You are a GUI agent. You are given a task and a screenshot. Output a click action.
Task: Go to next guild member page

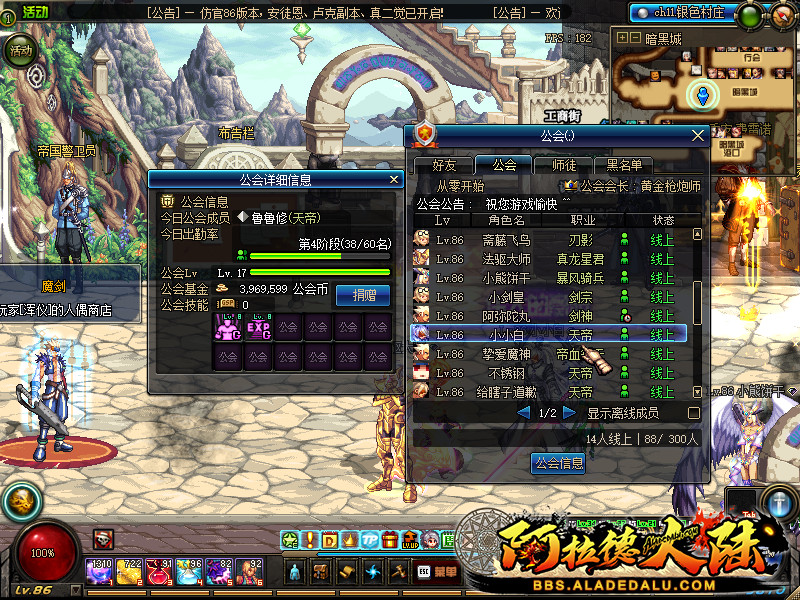pos(570,413)
